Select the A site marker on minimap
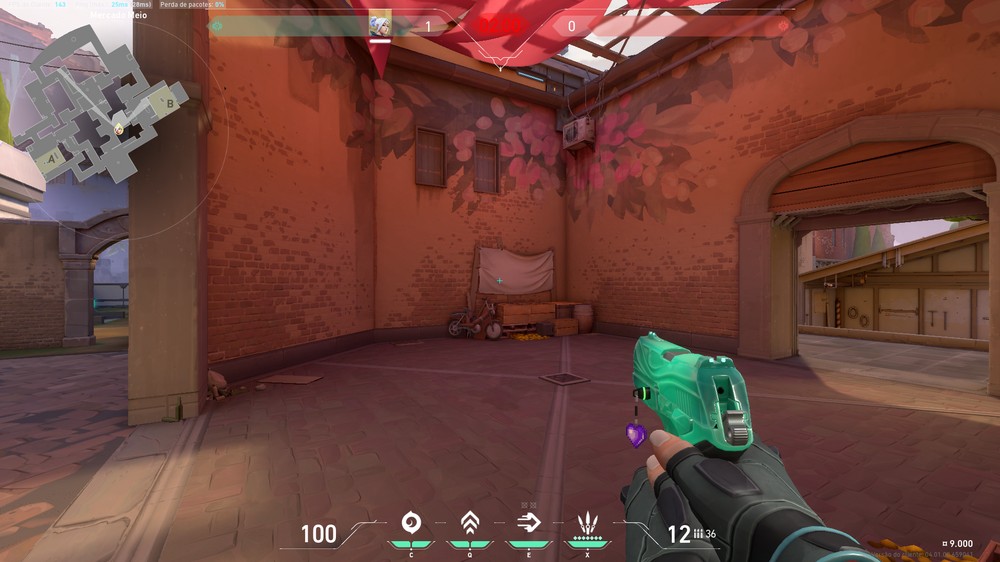Viewport: 1000px width, 562px height. (x=50, y=159)
